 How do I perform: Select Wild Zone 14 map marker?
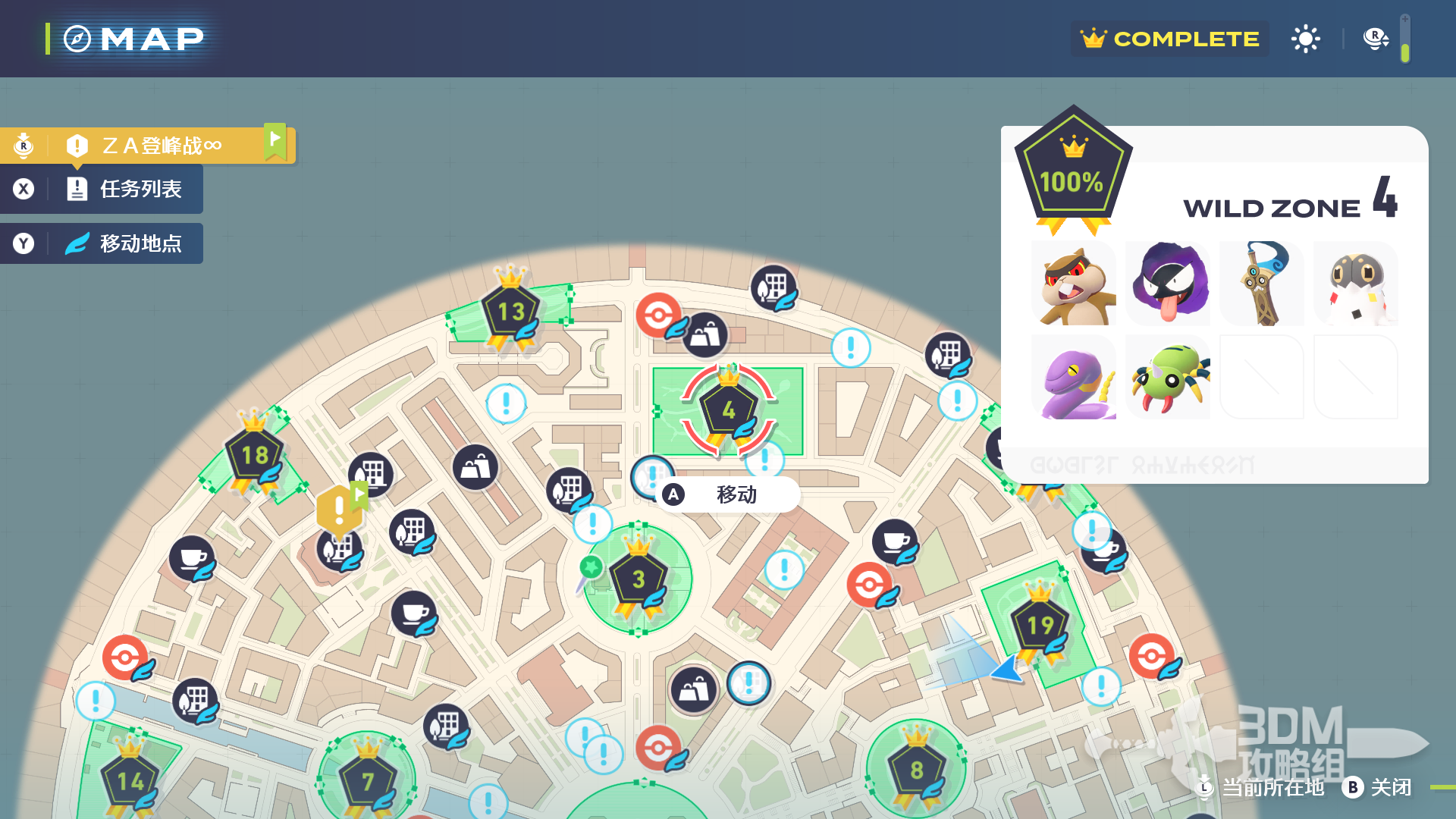[130, 781]
